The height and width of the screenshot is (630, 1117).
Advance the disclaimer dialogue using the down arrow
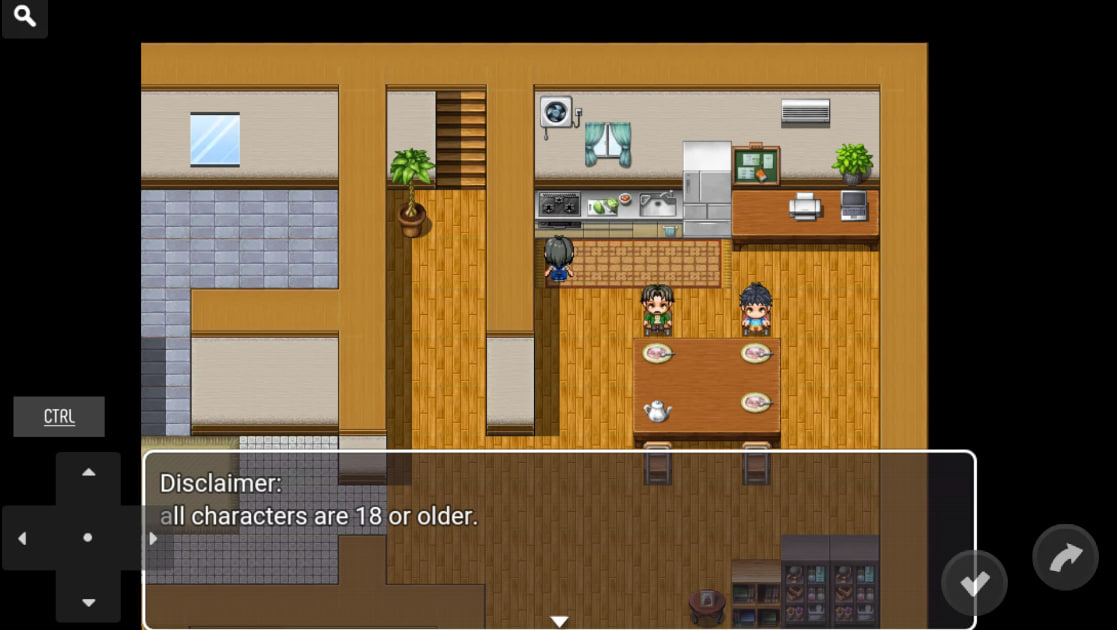tap(559, 621)
